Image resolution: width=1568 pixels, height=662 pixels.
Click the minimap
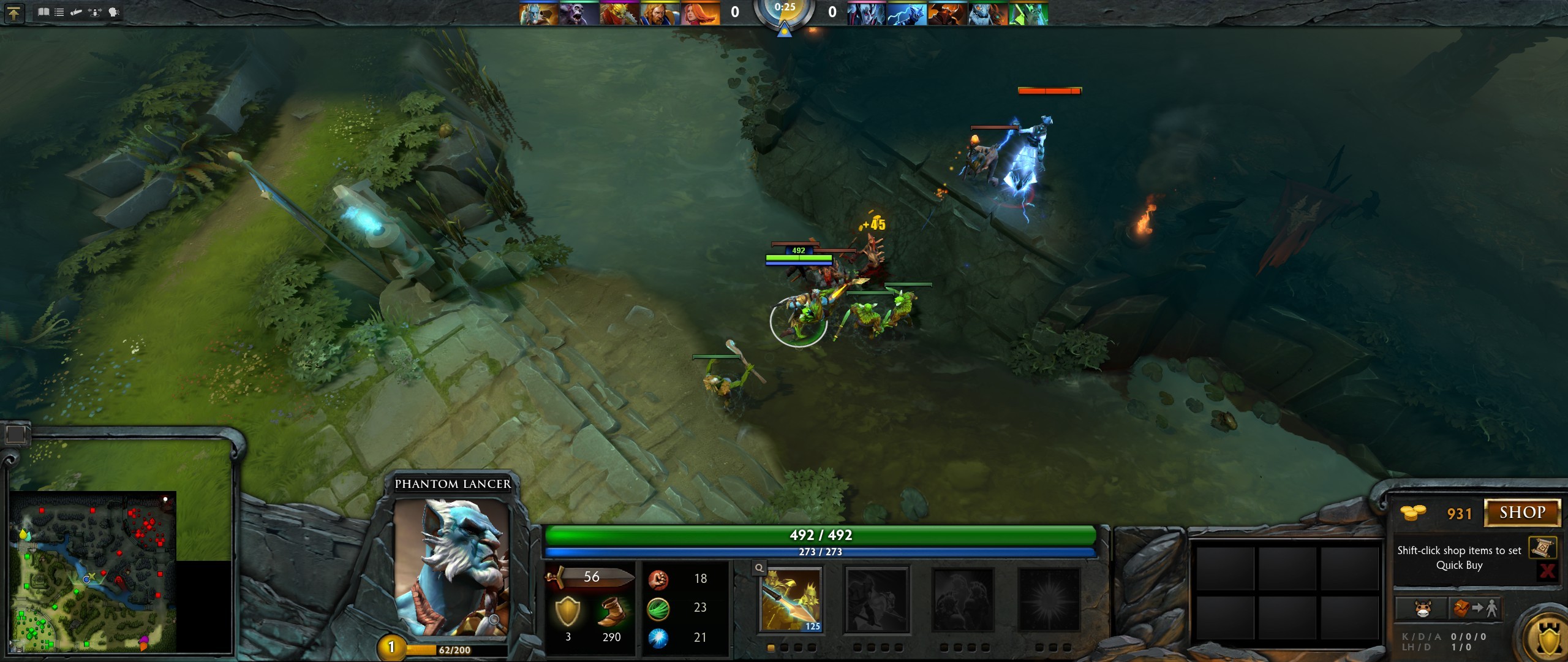[x=93, y=571]
